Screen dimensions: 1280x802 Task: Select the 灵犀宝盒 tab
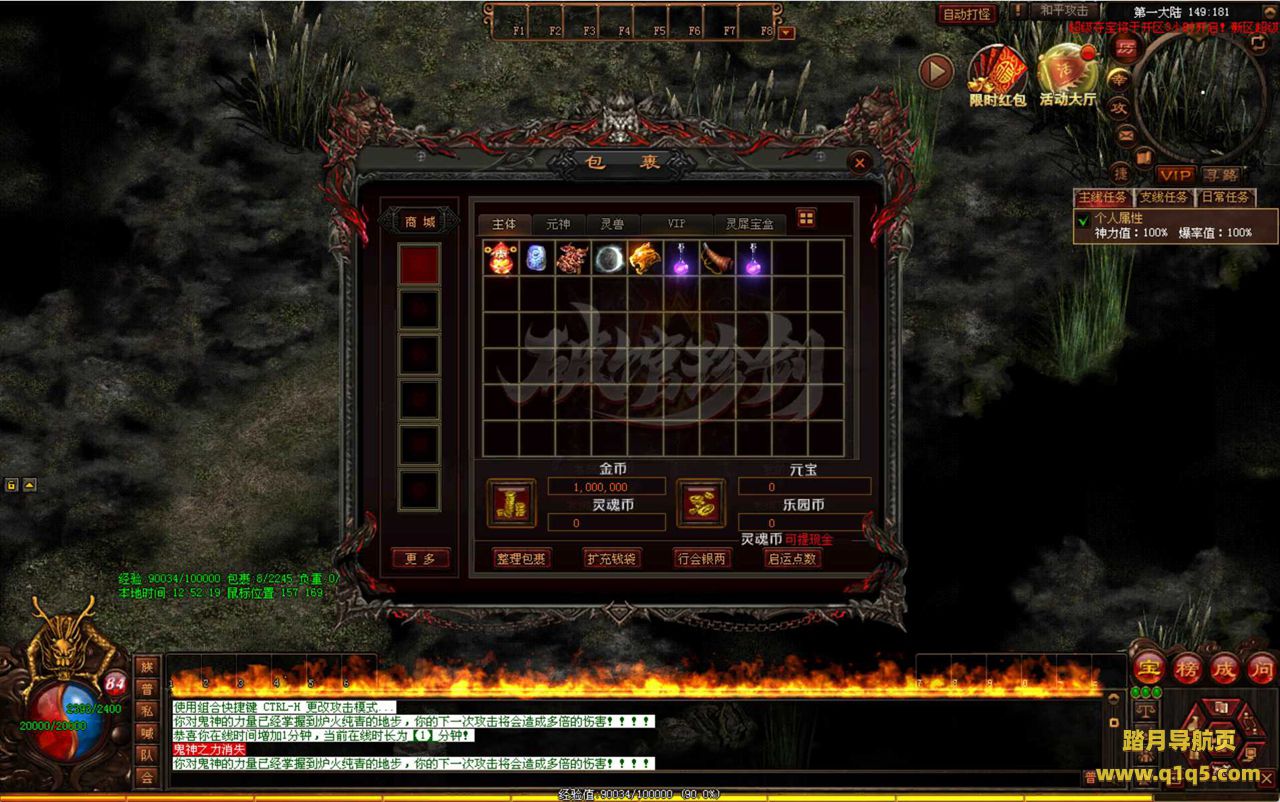click(x=749, y=224)
